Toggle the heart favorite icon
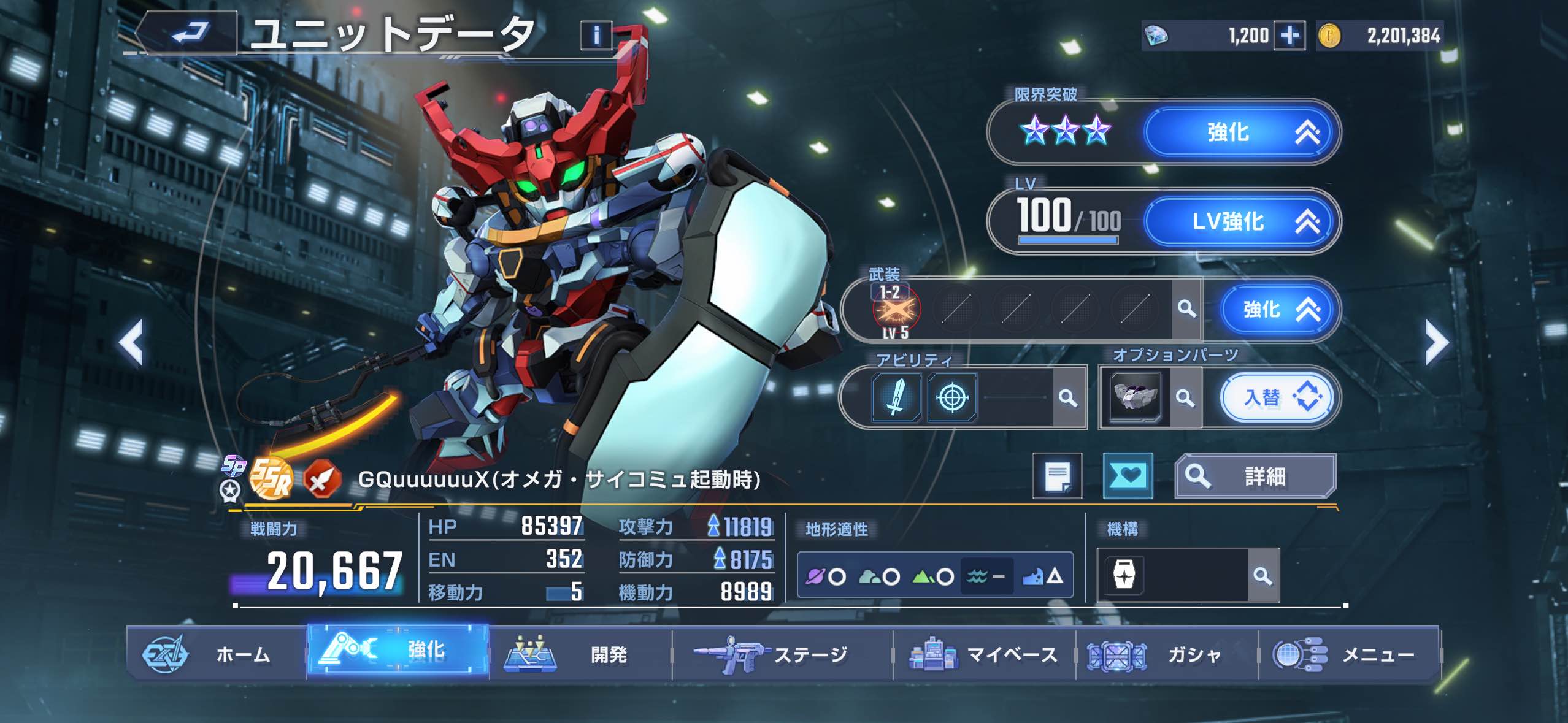This screenshot has width=1568, height=723. pyautogui.click(x=1129, y=476)
